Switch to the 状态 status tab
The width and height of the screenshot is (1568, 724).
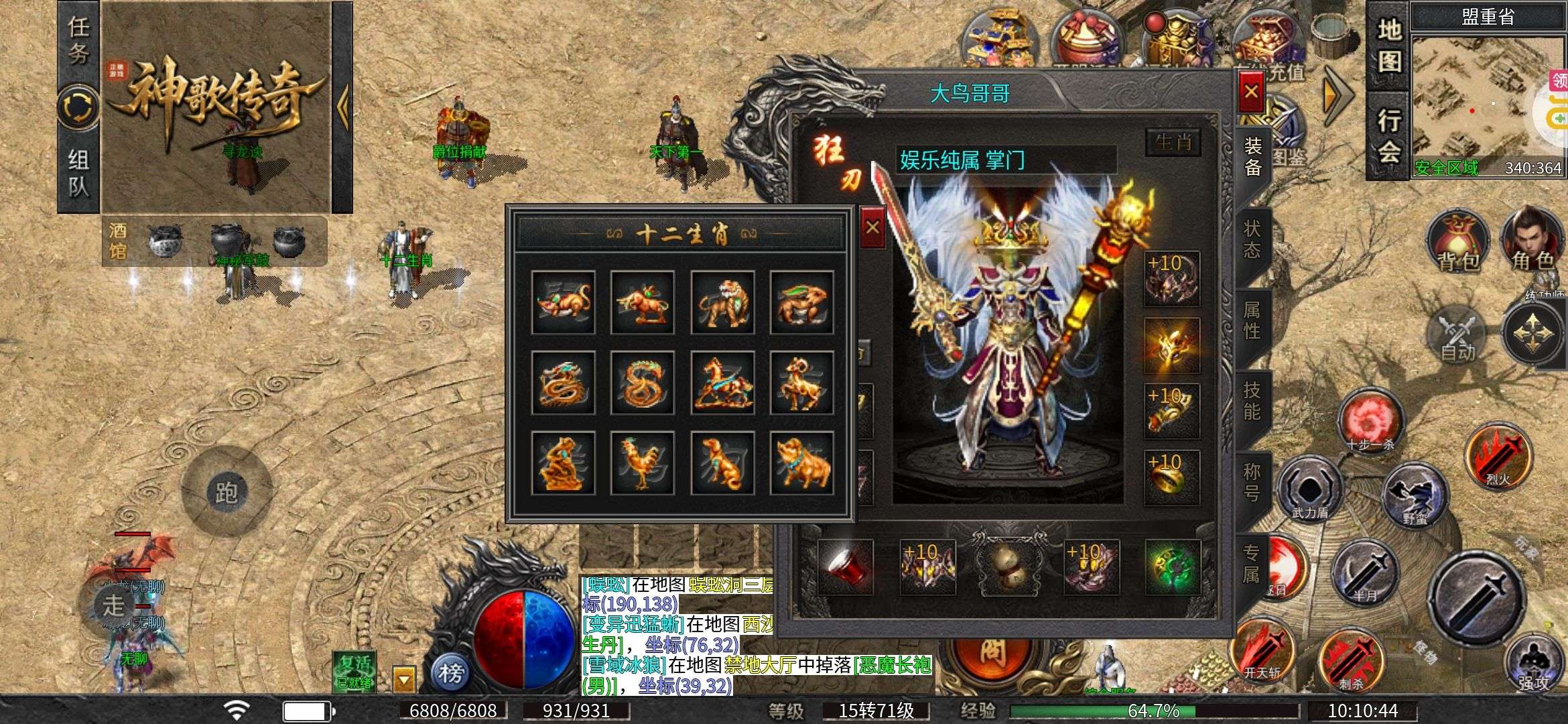pyautogui.click(x=1252, y=239)
